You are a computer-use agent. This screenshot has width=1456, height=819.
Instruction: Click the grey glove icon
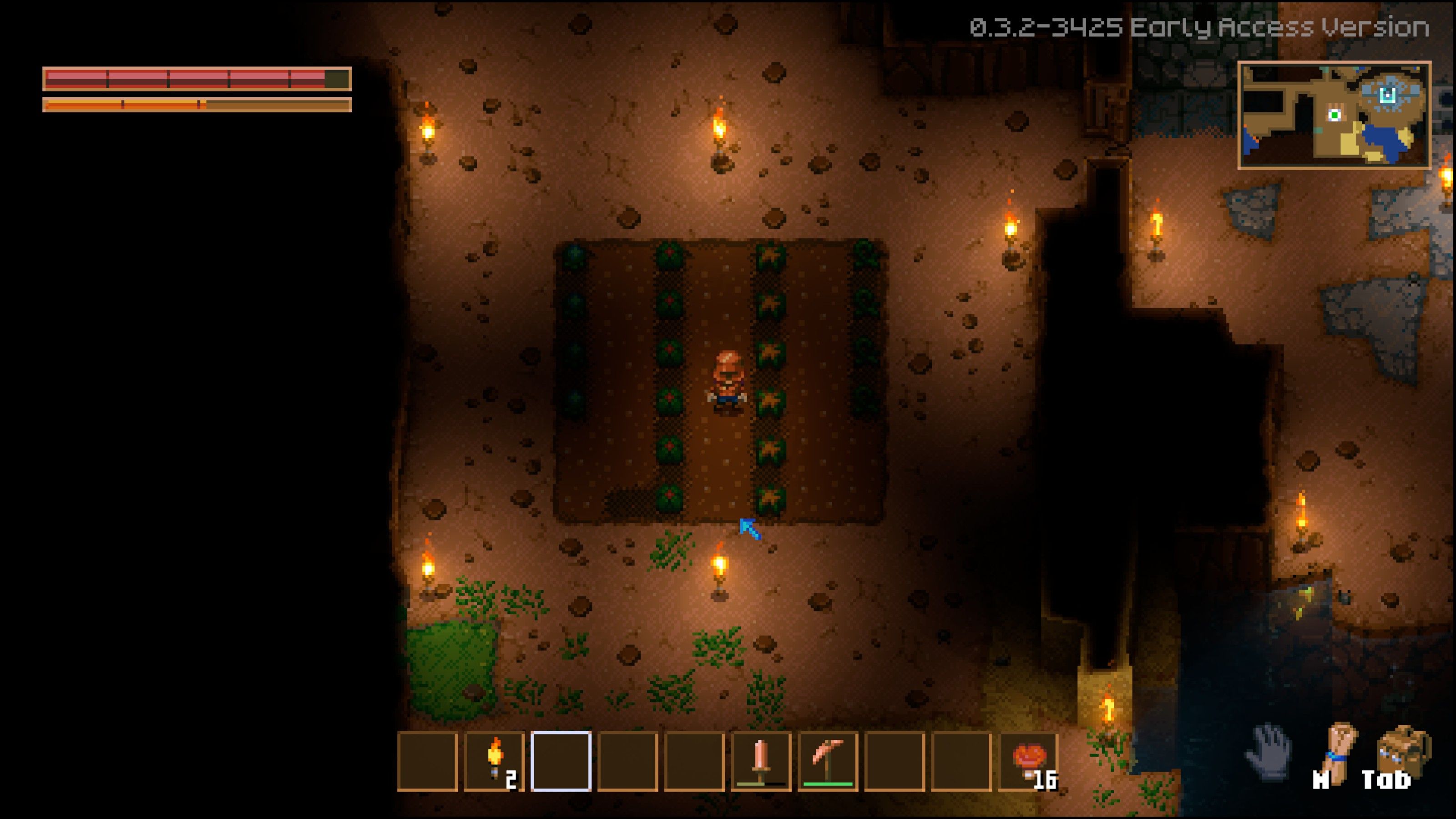1269,751
